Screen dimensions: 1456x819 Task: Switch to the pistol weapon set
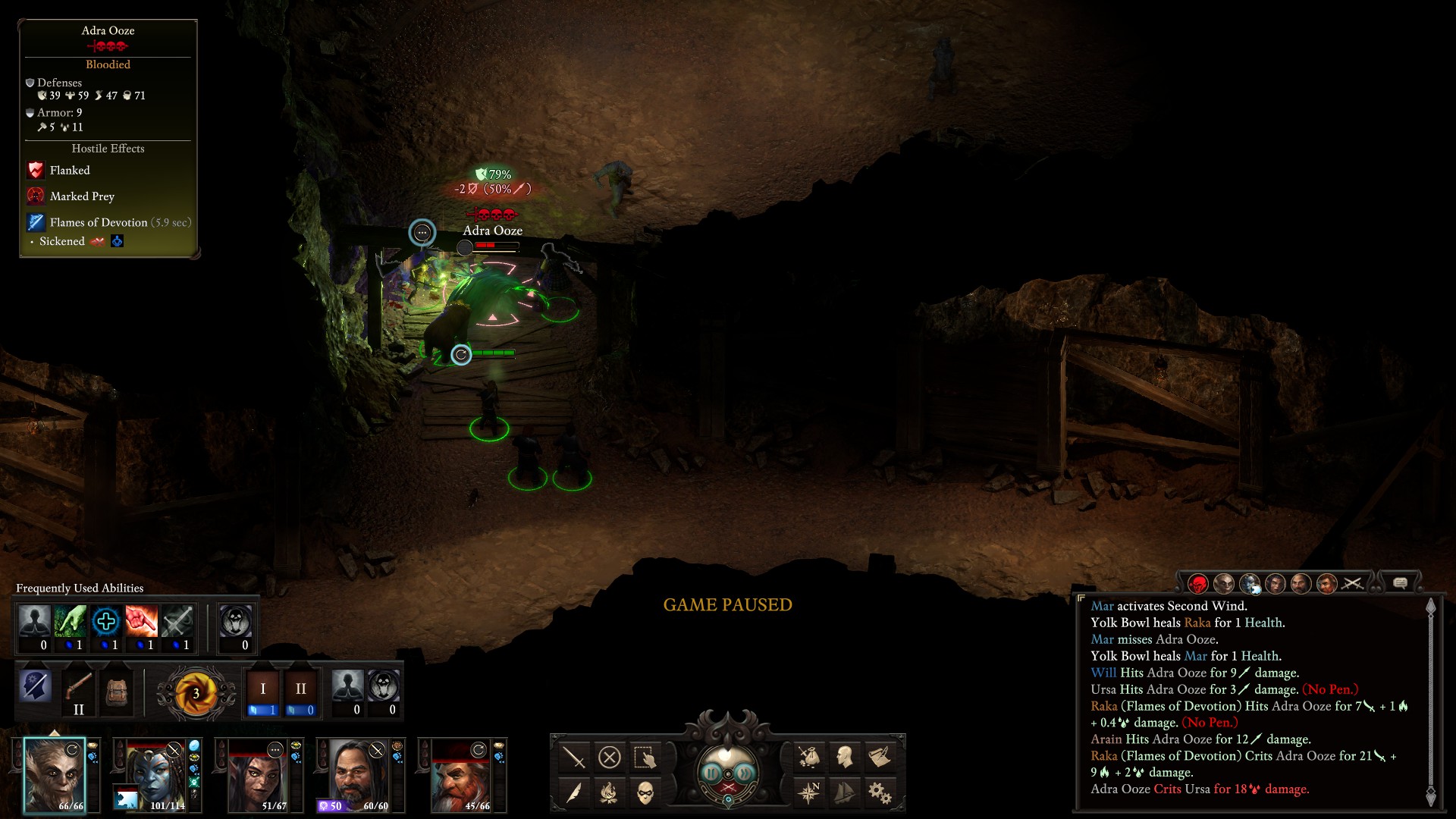(x=78, y=692)
